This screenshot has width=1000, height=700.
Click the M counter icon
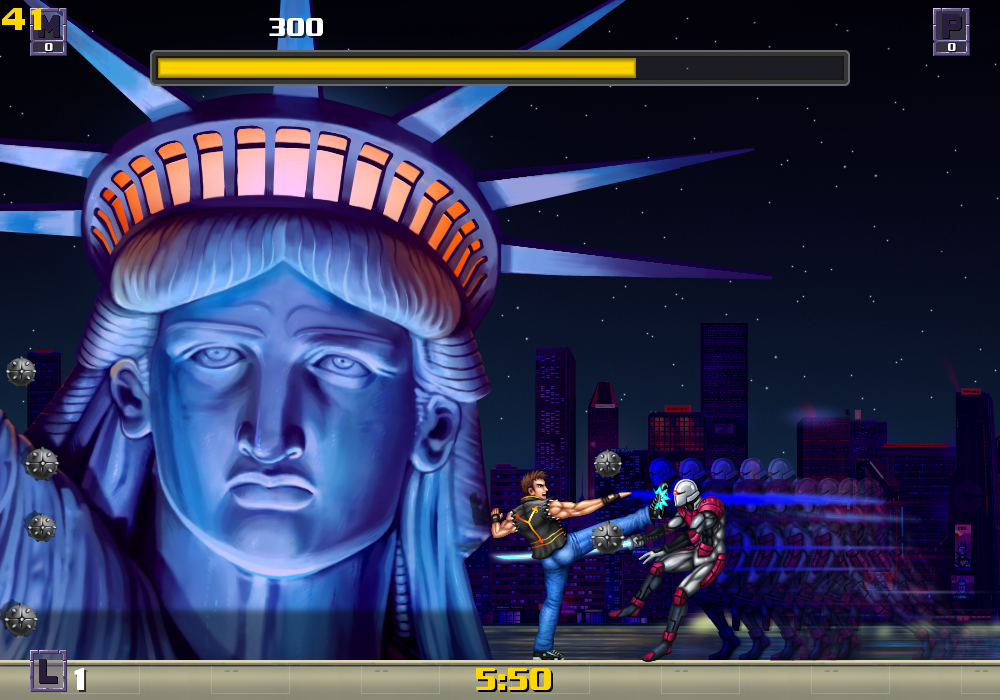coord(48,31)
